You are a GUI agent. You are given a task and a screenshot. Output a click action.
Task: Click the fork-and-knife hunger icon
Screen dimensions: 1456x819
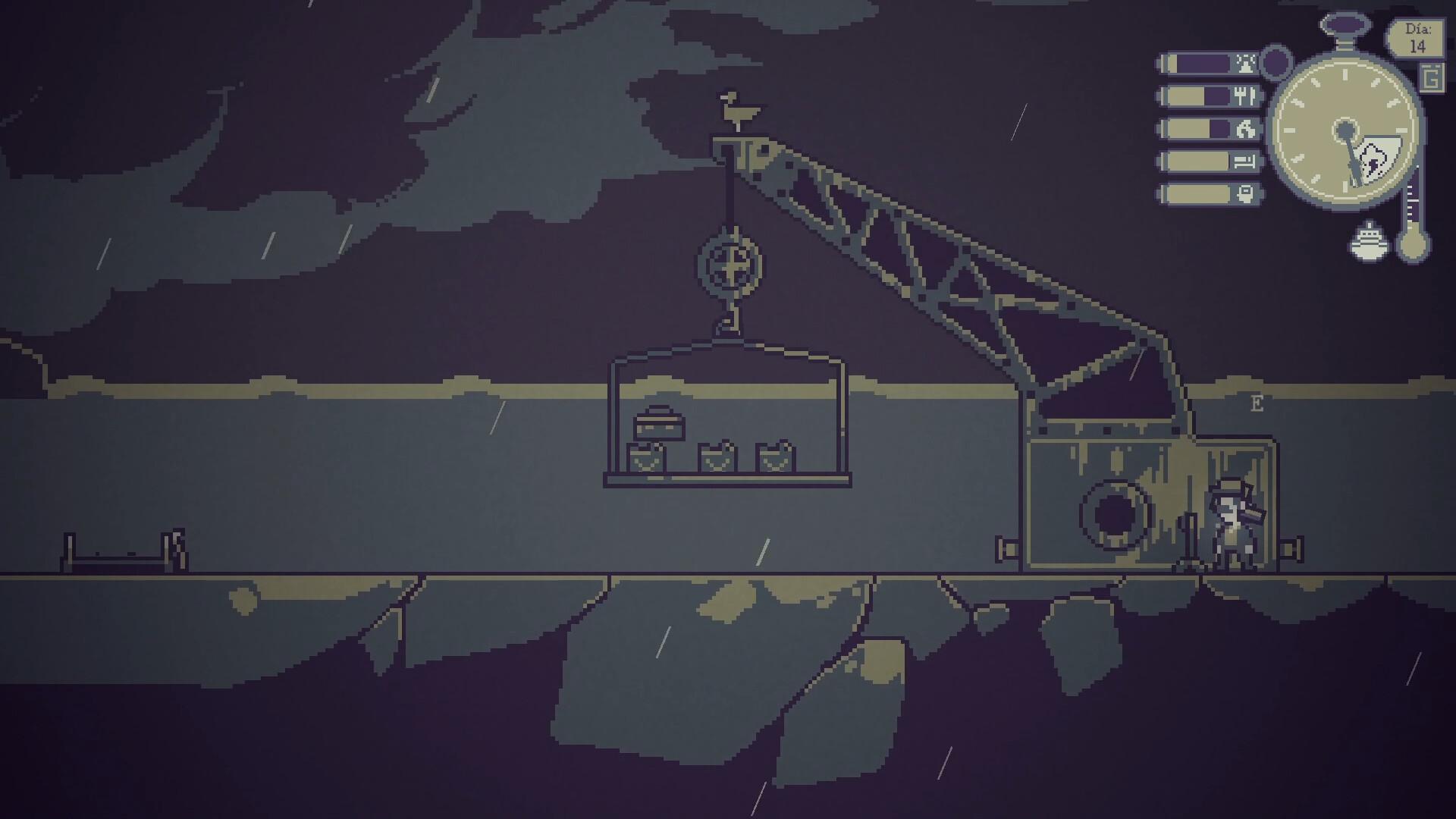(x=1244, y=96)
